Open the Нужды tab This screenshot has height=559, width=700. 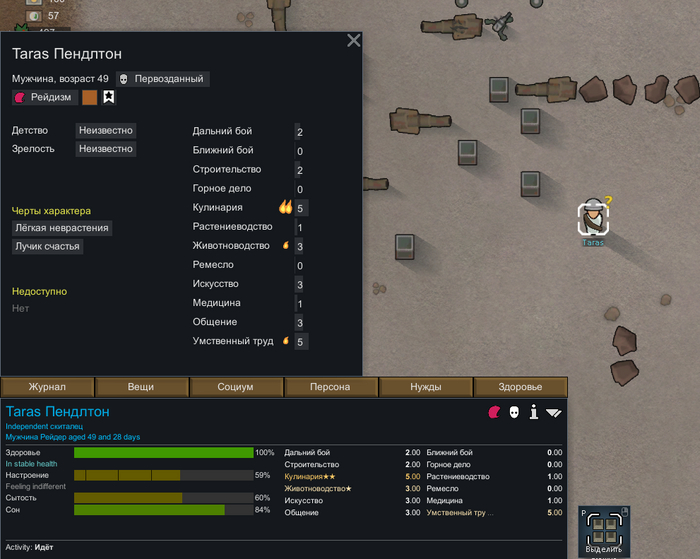coord(425,387)
